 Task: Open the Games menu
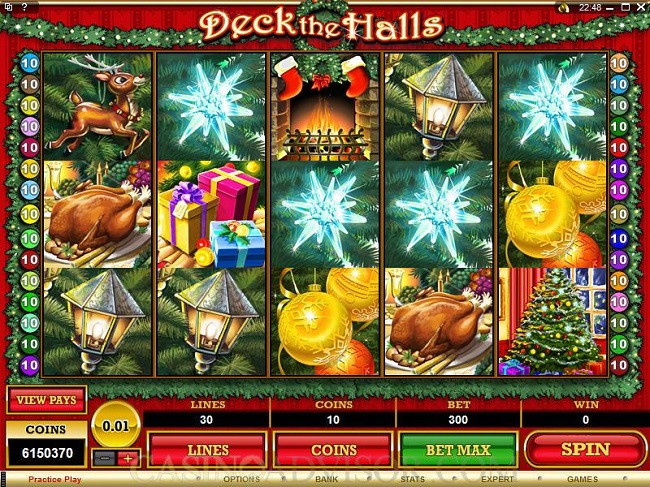pyautogui.click(x=583, y=480)
